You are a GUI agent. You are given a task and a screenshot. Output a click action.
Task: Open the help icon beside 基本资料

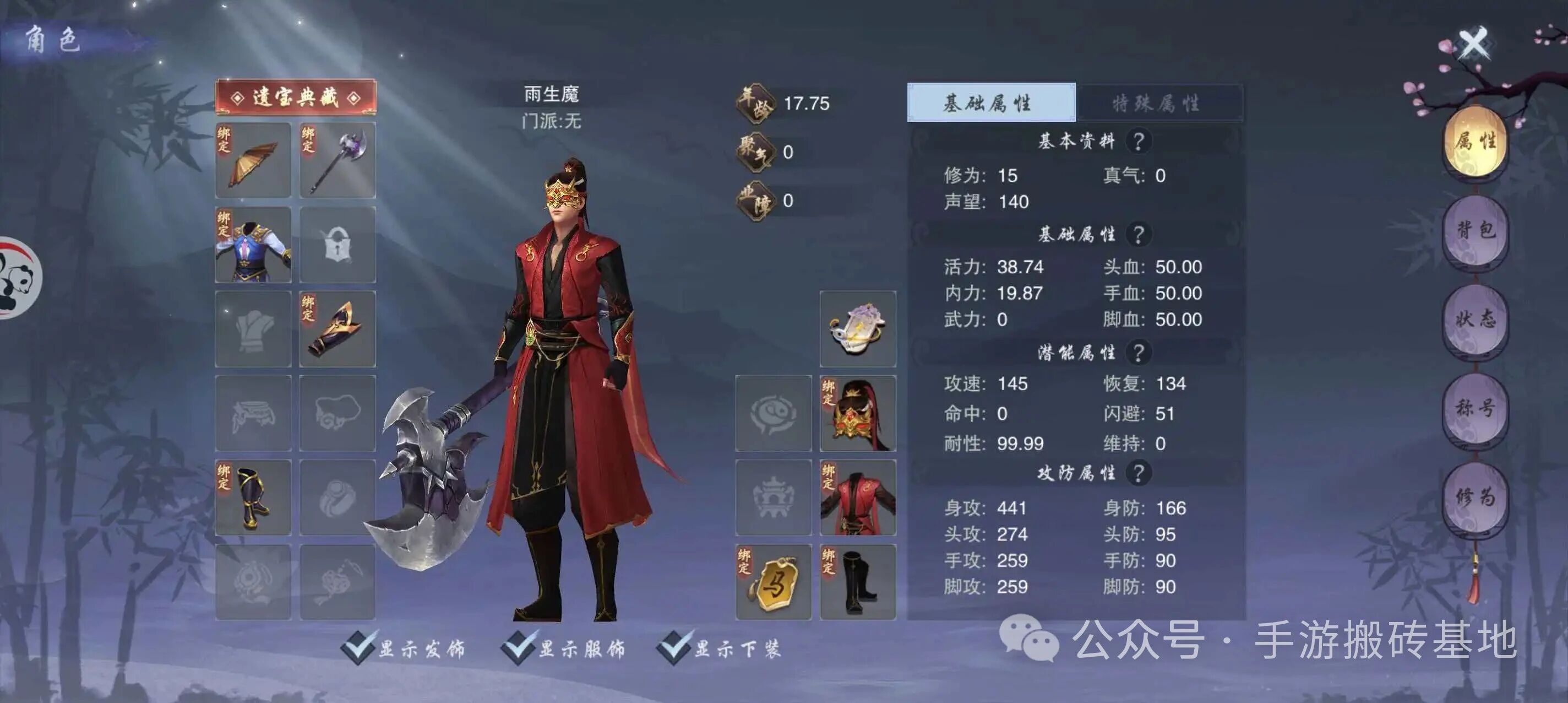[1141, 139]
